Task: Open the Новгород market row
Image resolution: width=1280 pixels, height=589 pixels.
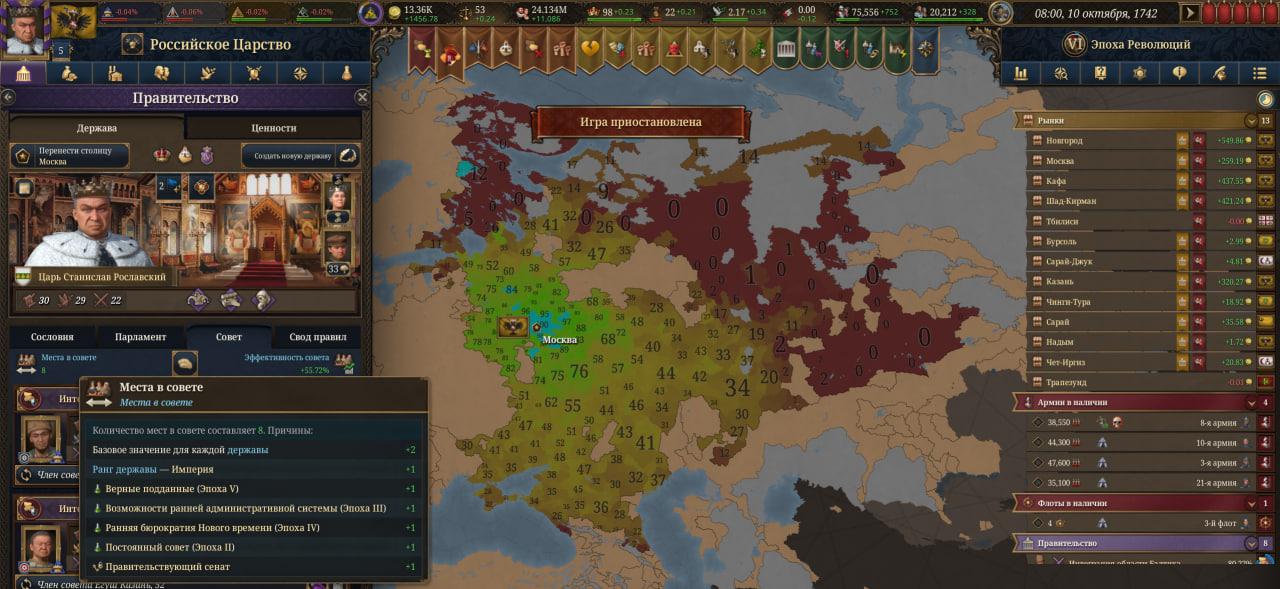Action: 1100,141
